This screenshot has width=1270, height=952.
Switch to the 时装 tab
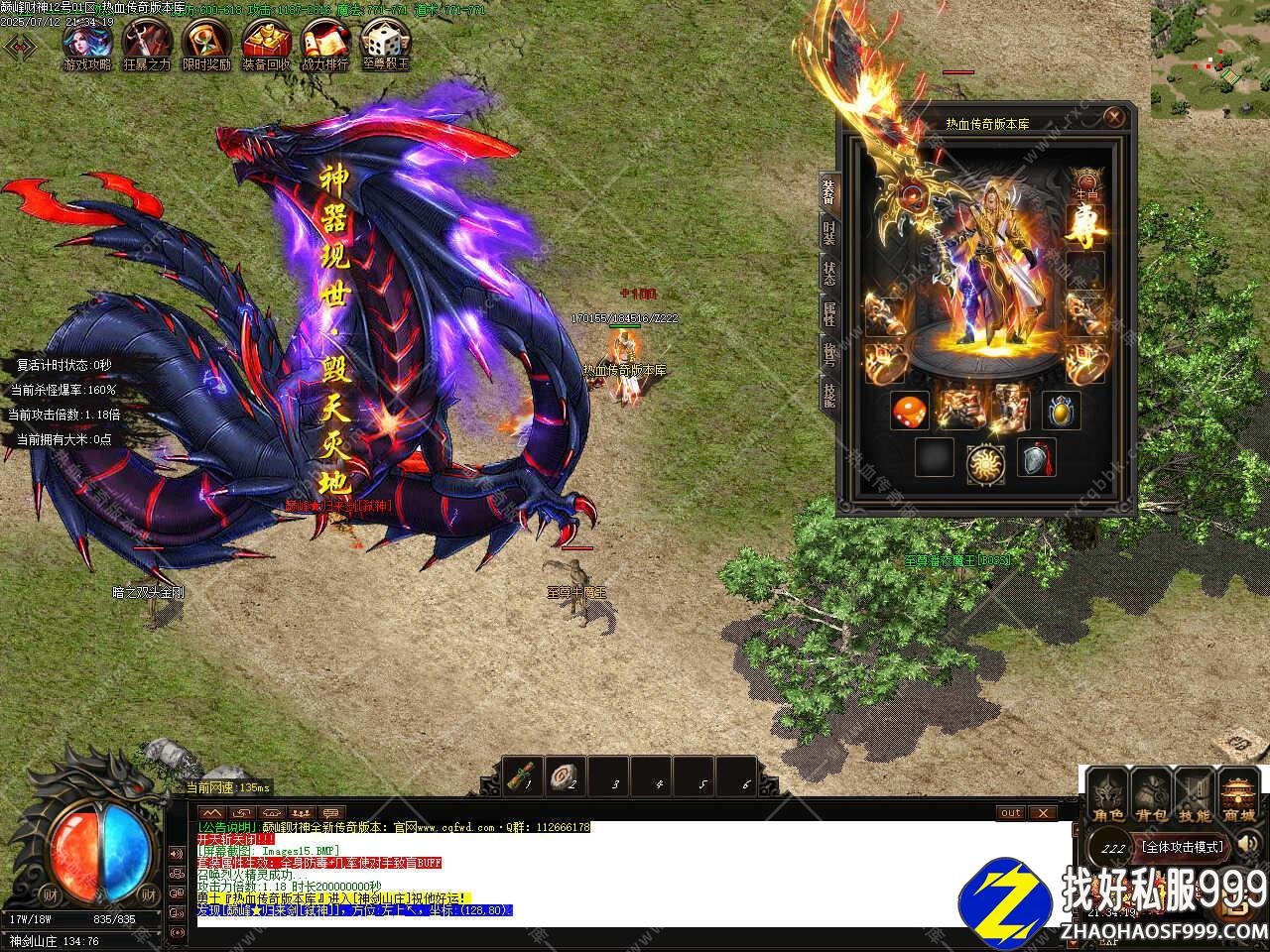827,234
